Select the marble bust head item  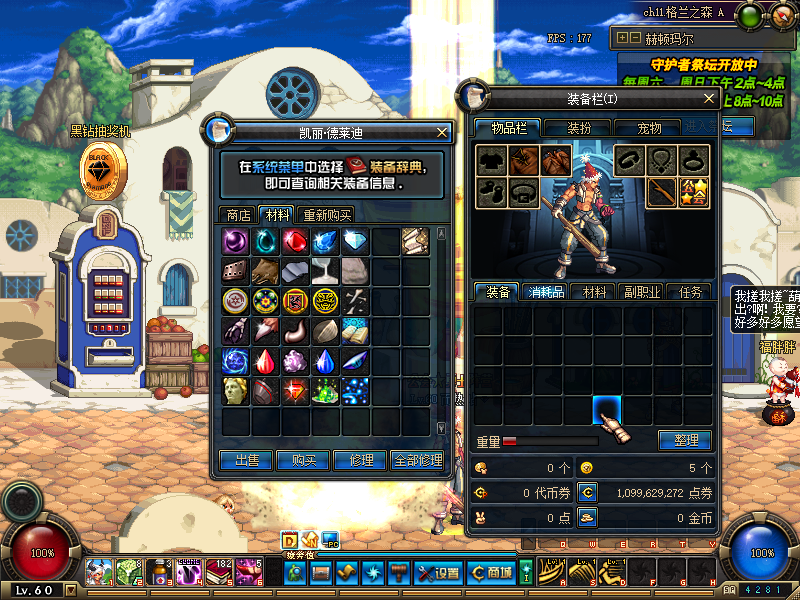pos(235,391)
